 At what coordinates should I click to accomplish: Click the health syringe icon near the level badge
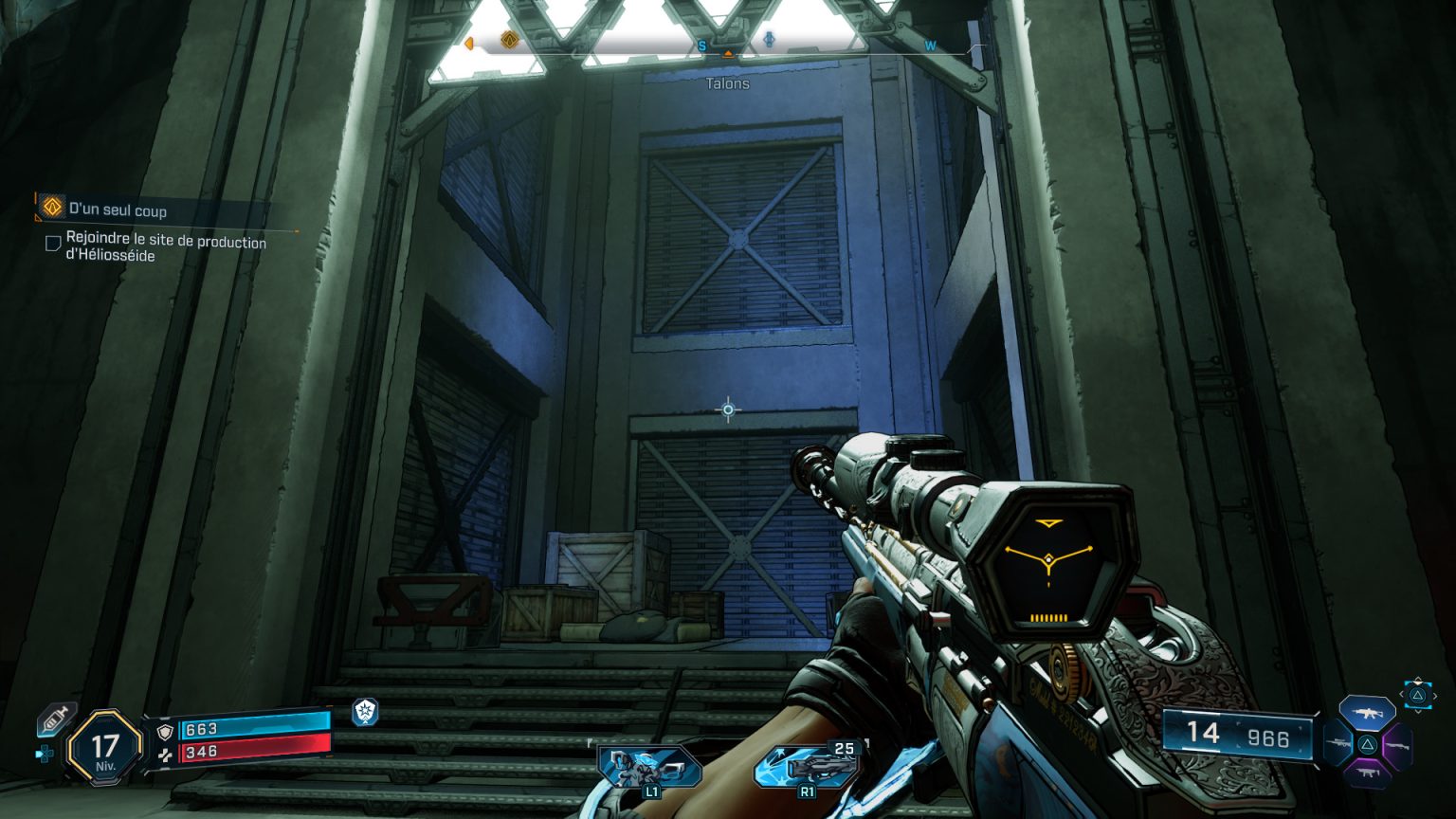click(53, 719)
